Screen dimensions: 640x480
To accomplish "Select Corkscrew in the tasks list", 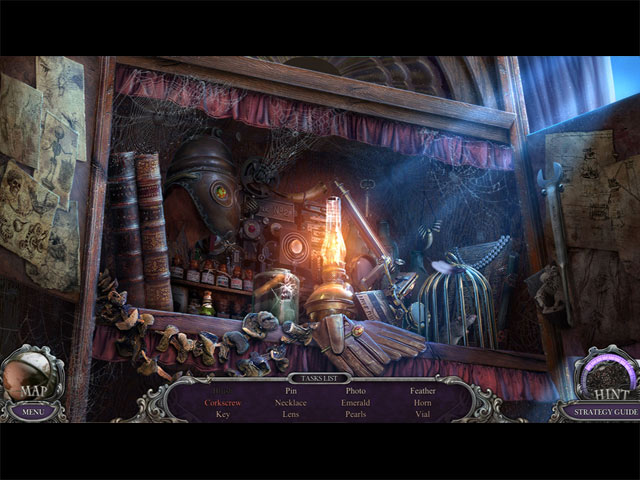I will click(223, 402).
